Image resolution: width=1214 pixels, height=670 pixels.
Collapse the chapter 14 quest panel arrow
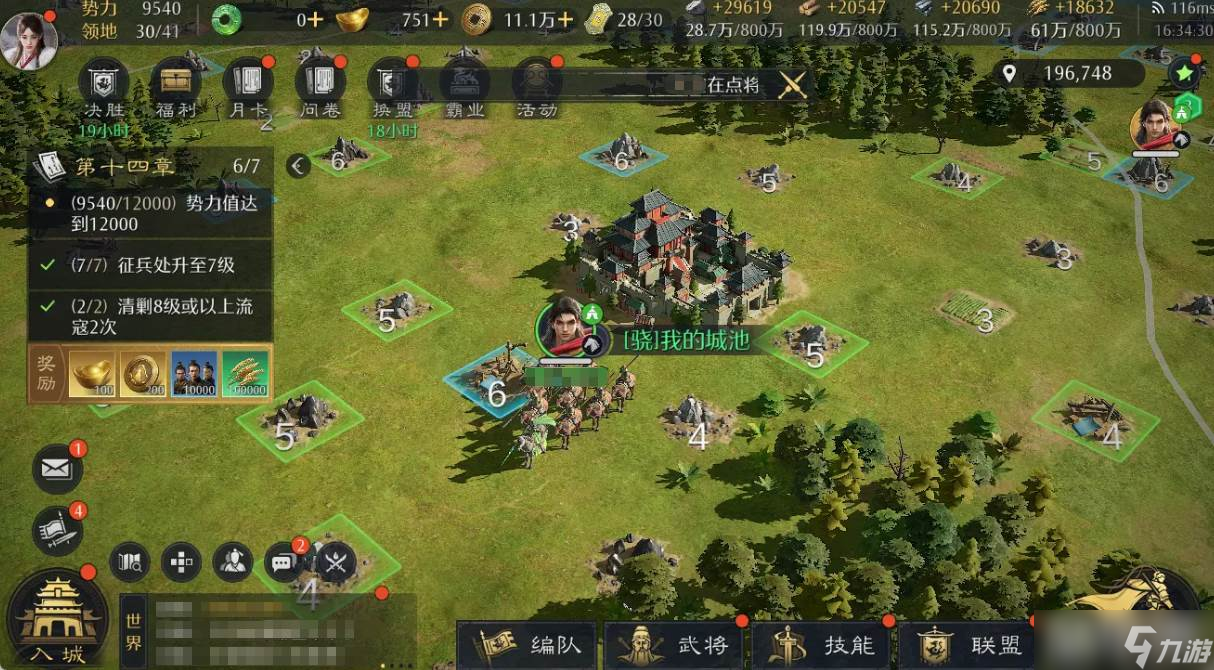(x=298, y=166)
